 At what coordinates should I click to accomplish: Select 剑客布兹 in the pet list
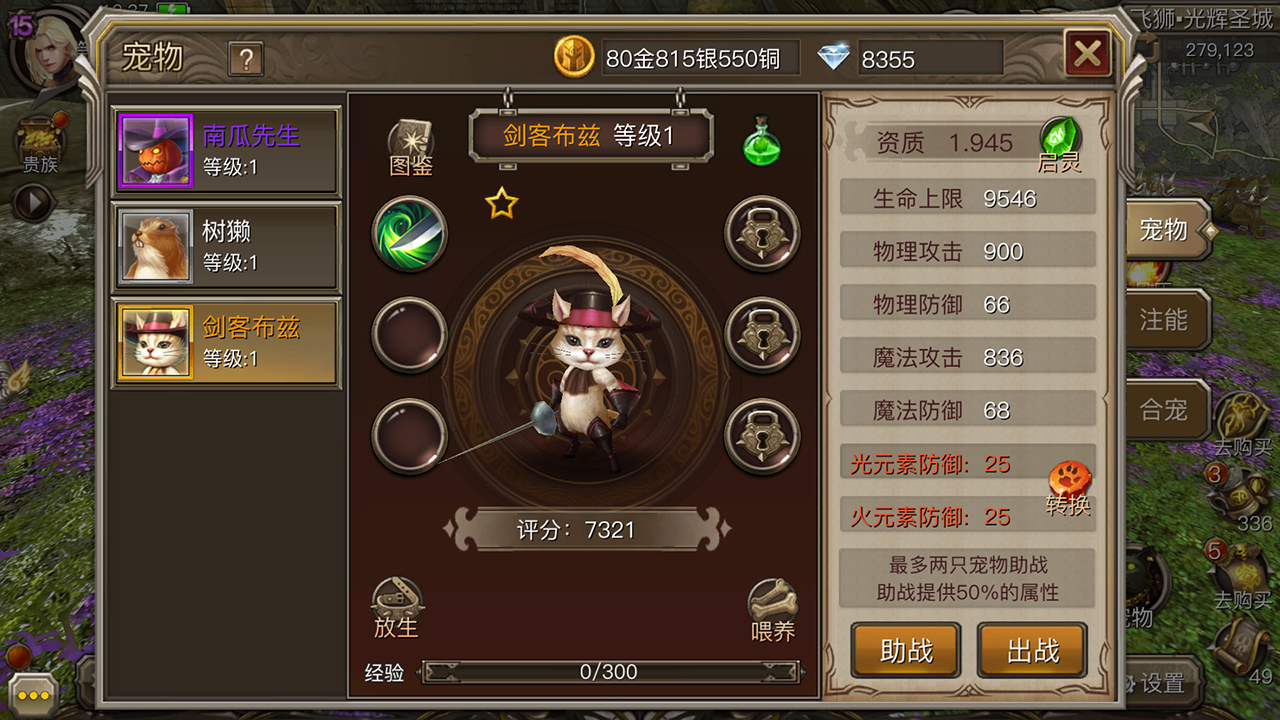[x=226, y=343]
